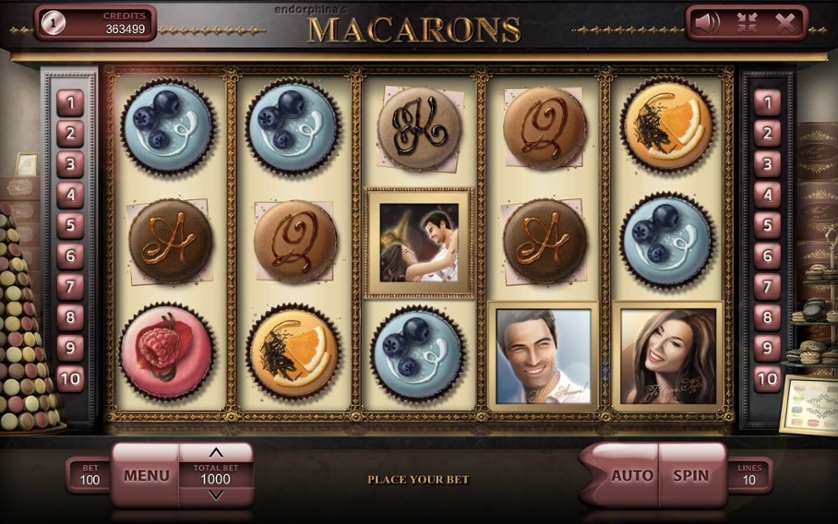This screenshot has width=838, height=524.
Task: Start autoplay with the AUTO button
Action: (x=631, y=476)
